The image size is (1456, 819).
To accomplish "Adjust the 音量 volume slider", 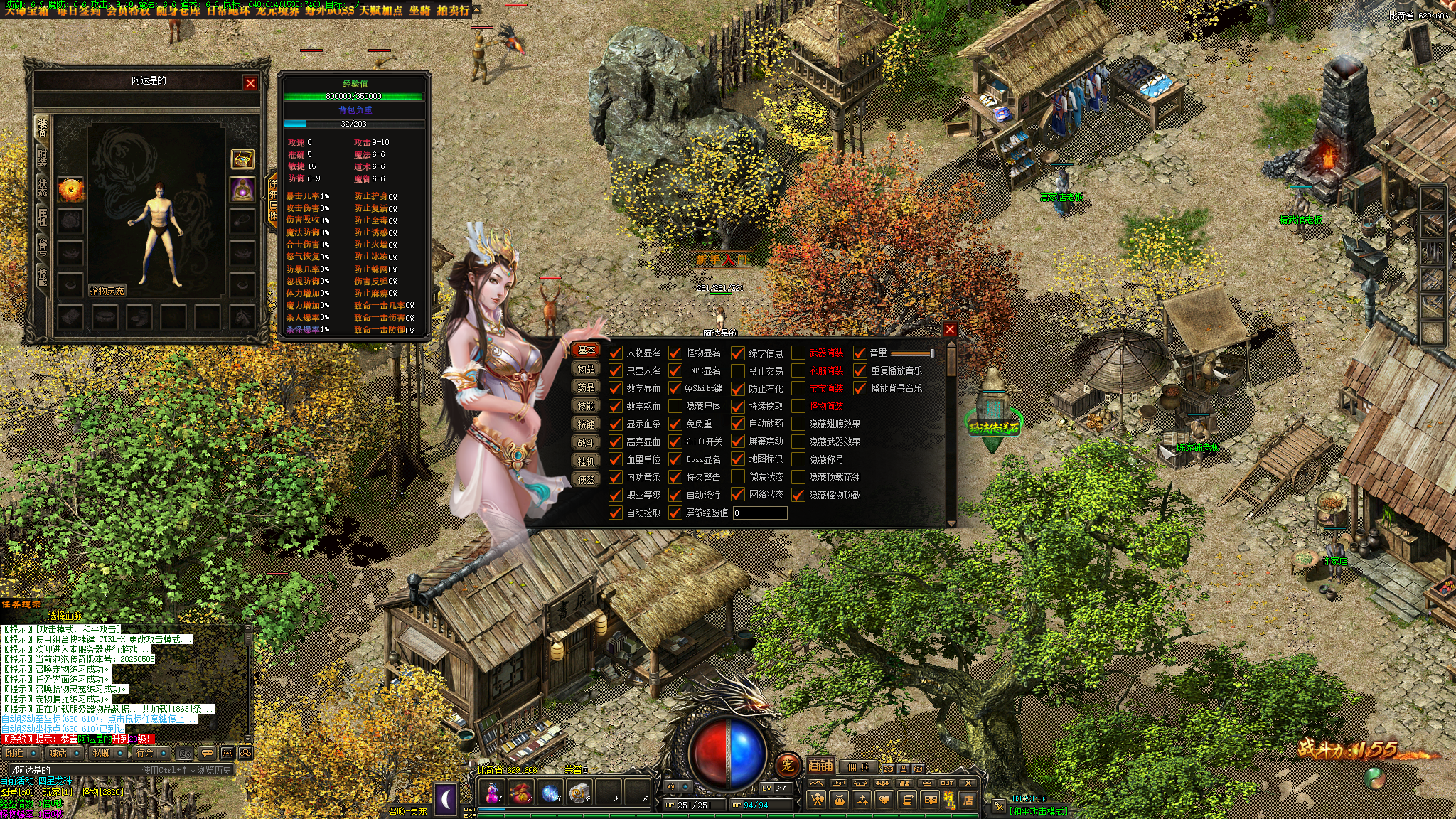I will pyautogui.click(x=912, y=353).
